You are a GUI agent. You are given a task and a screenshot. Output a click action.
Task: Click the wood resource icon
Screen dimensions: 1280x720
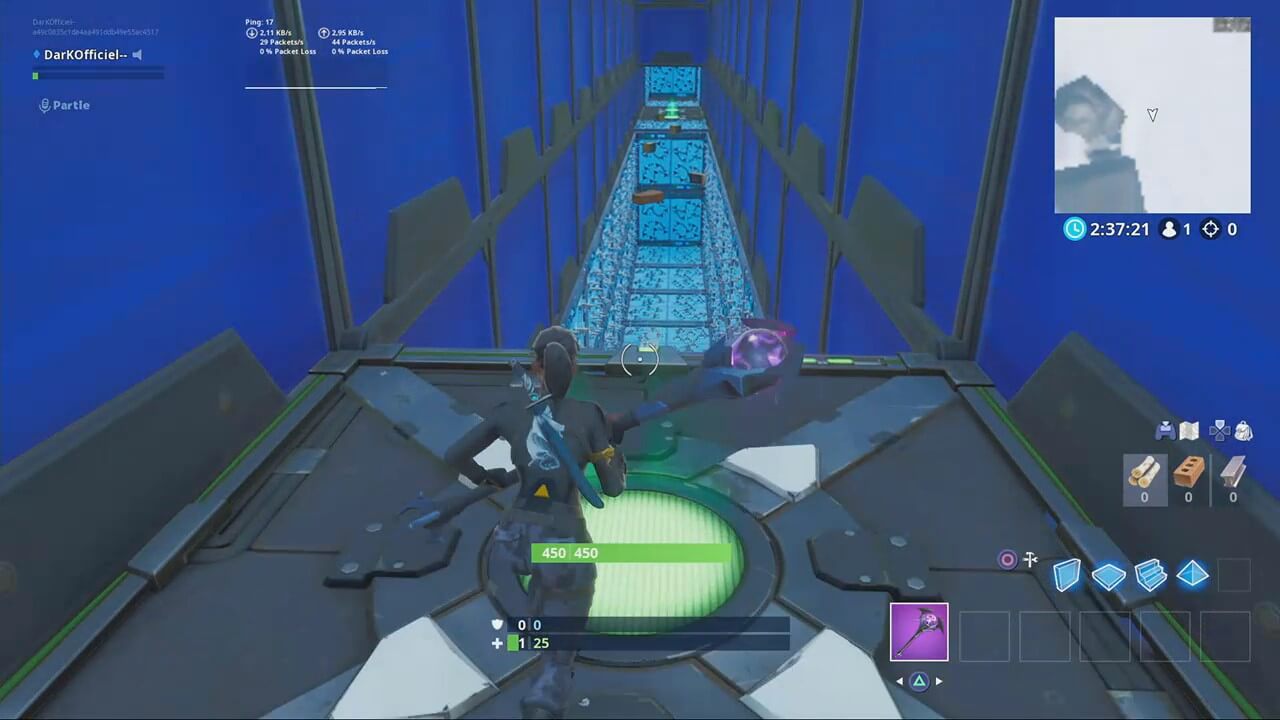(1144, 472)
